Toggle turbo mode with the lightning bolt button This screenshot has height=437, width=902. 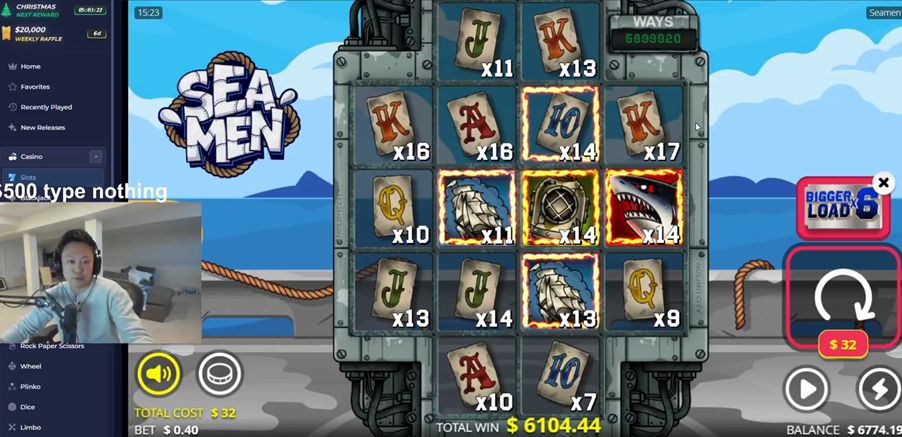click(879, 389)
